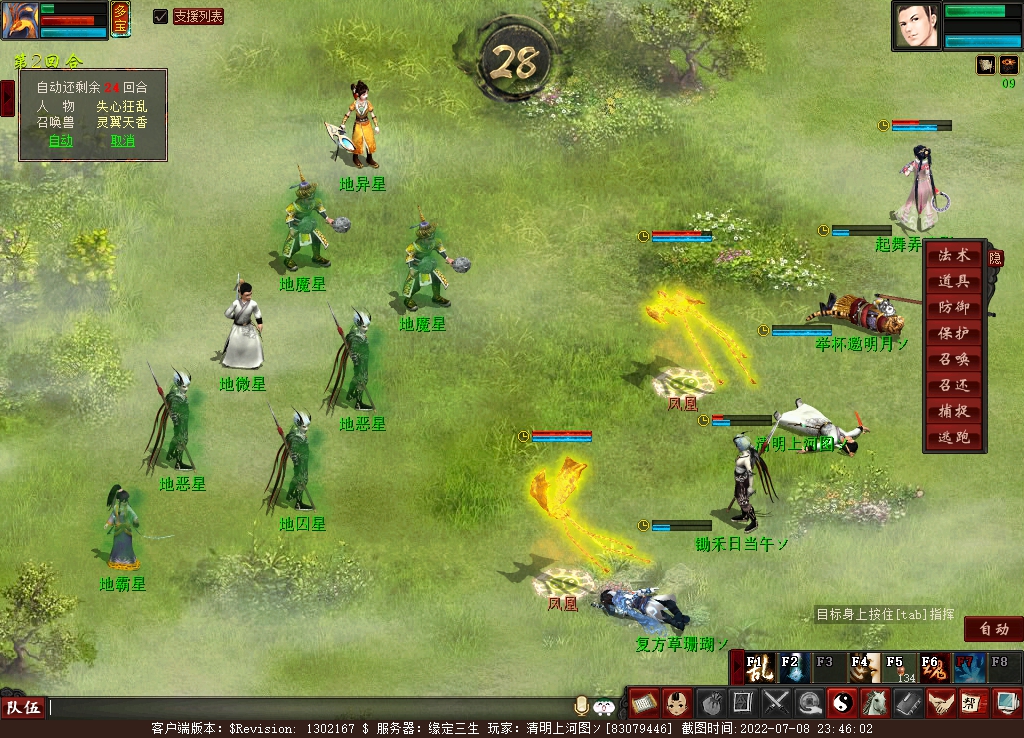
Task: Open the 道具 (Item) battle command
Action: [x=954, y=282]
